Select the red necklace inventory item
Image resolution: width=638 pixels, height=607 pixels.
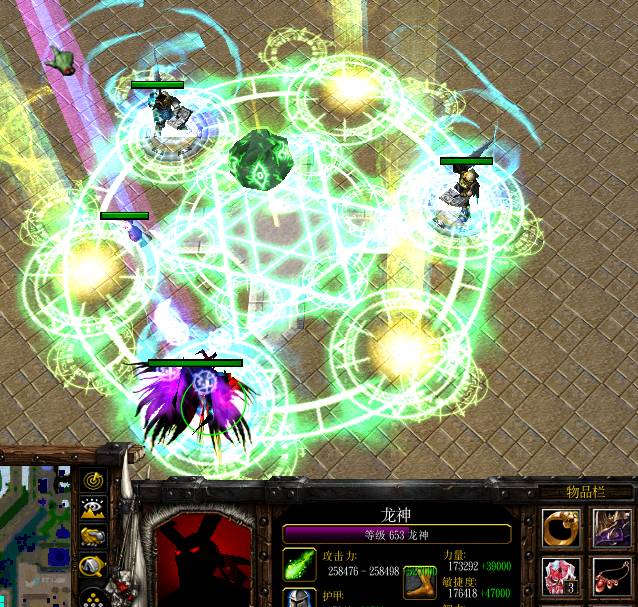[607, 577]
